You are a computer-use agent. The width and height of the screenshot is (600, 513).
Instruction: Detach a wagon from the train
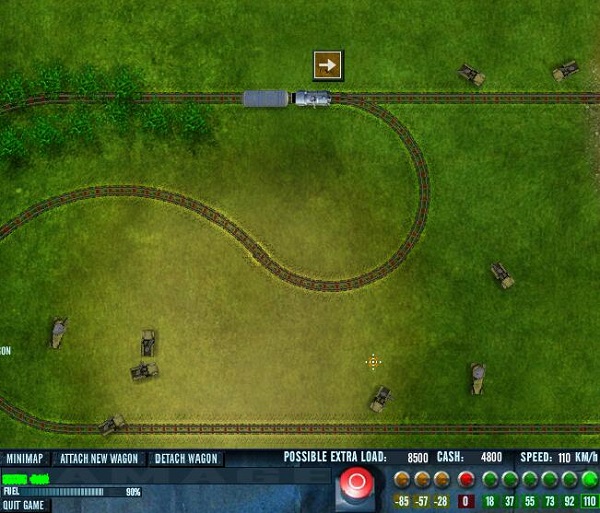click(186, 459)
